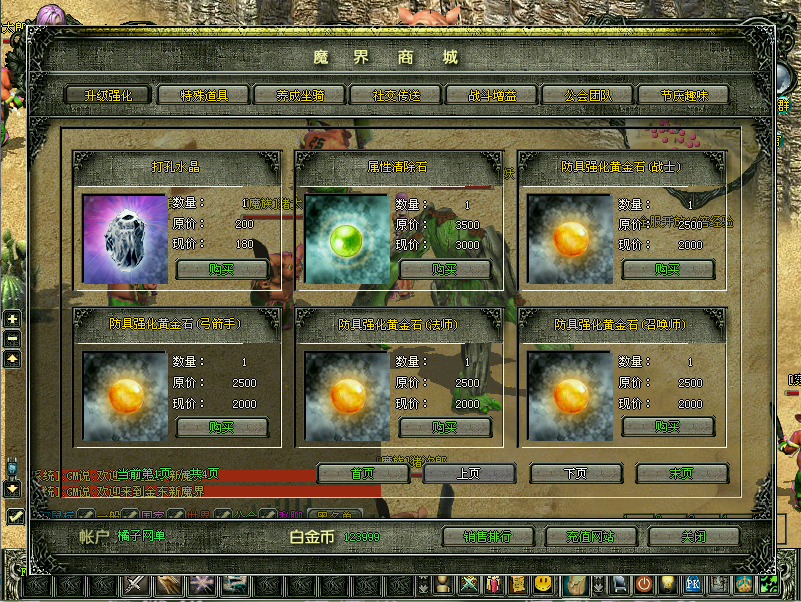
Task: Buy 防具强化黄金石 (召唤师)
Action: [x=668, y=427]
